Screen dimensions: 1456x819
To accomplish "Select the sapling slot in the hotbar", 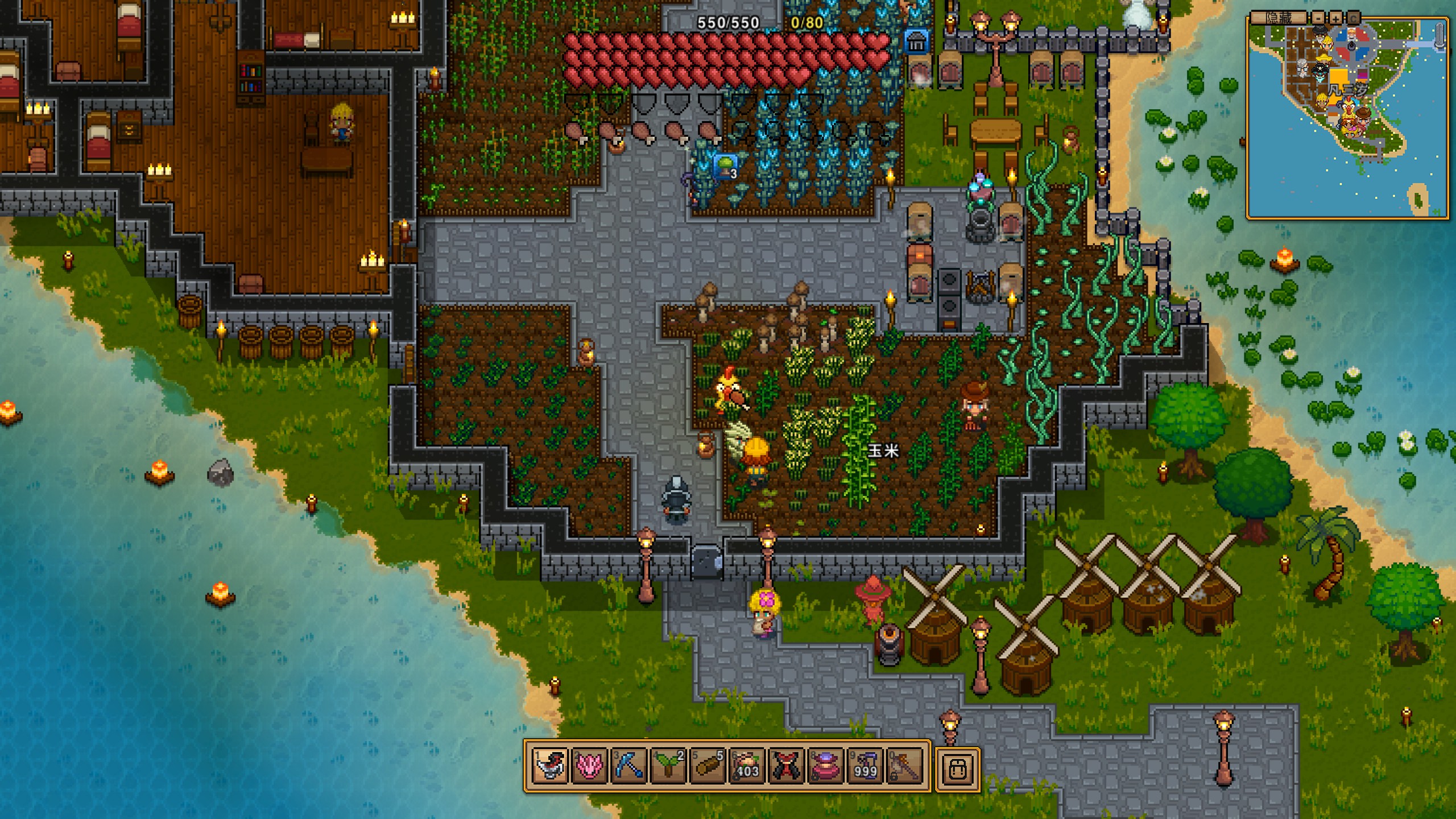I will (x=668, y=766).
